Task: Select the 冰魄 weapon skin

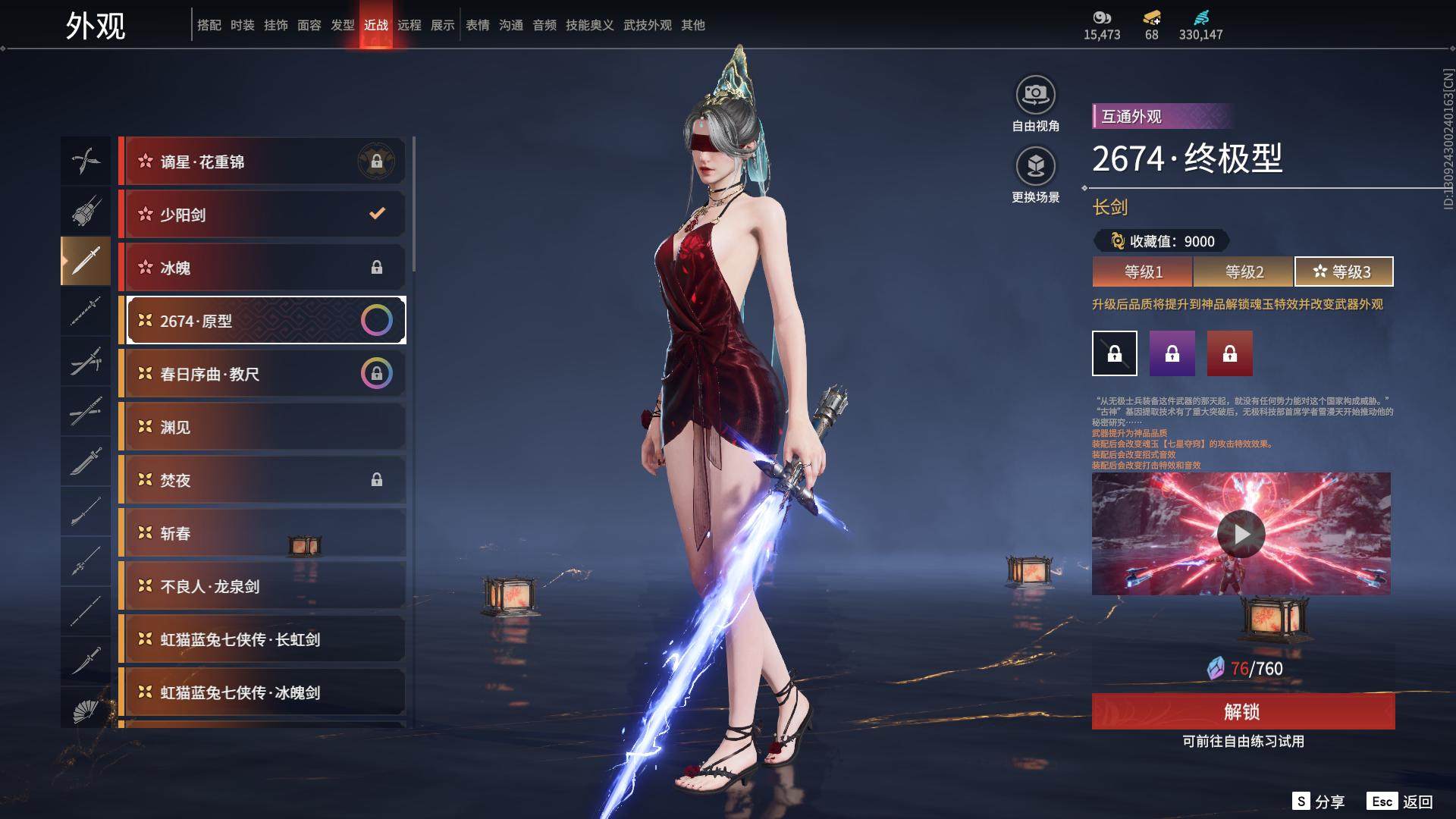Action: [262, 268]
